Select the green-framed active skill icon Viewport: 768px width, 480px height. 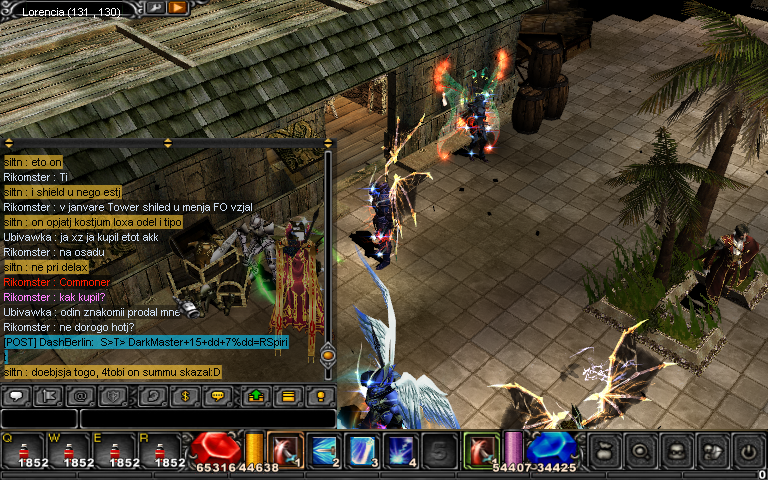click(482, 450)
